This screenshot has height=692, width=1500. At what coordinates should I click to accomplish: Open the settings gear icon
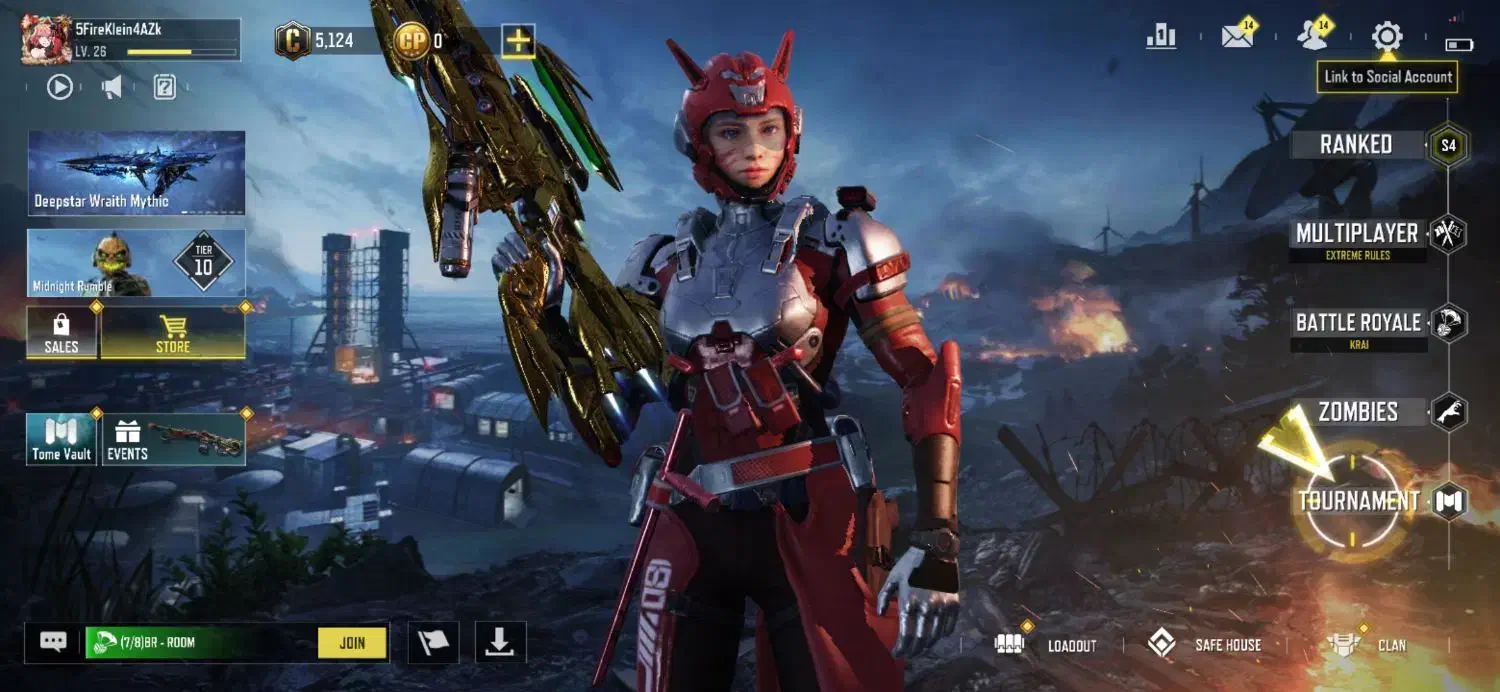pyautogui.click(x=1387, y=37)
